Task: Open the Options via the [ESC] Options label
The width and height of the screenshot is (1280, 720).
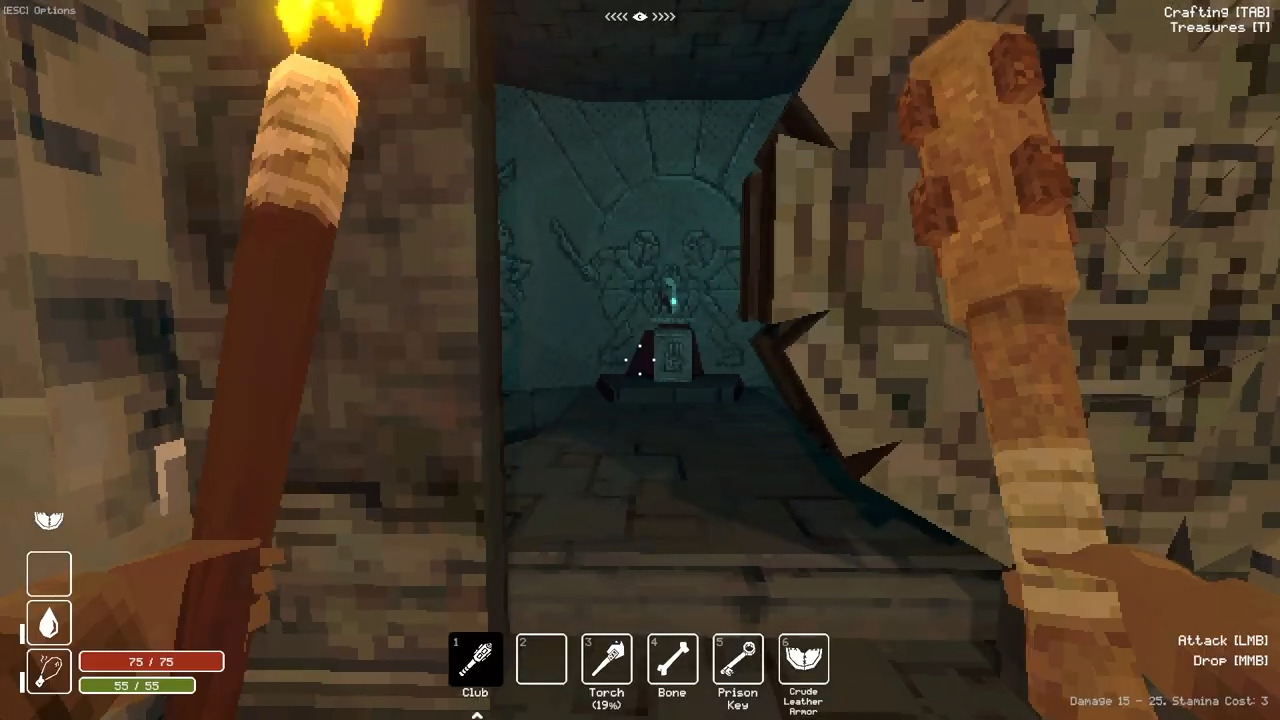Action: (39, 10)
